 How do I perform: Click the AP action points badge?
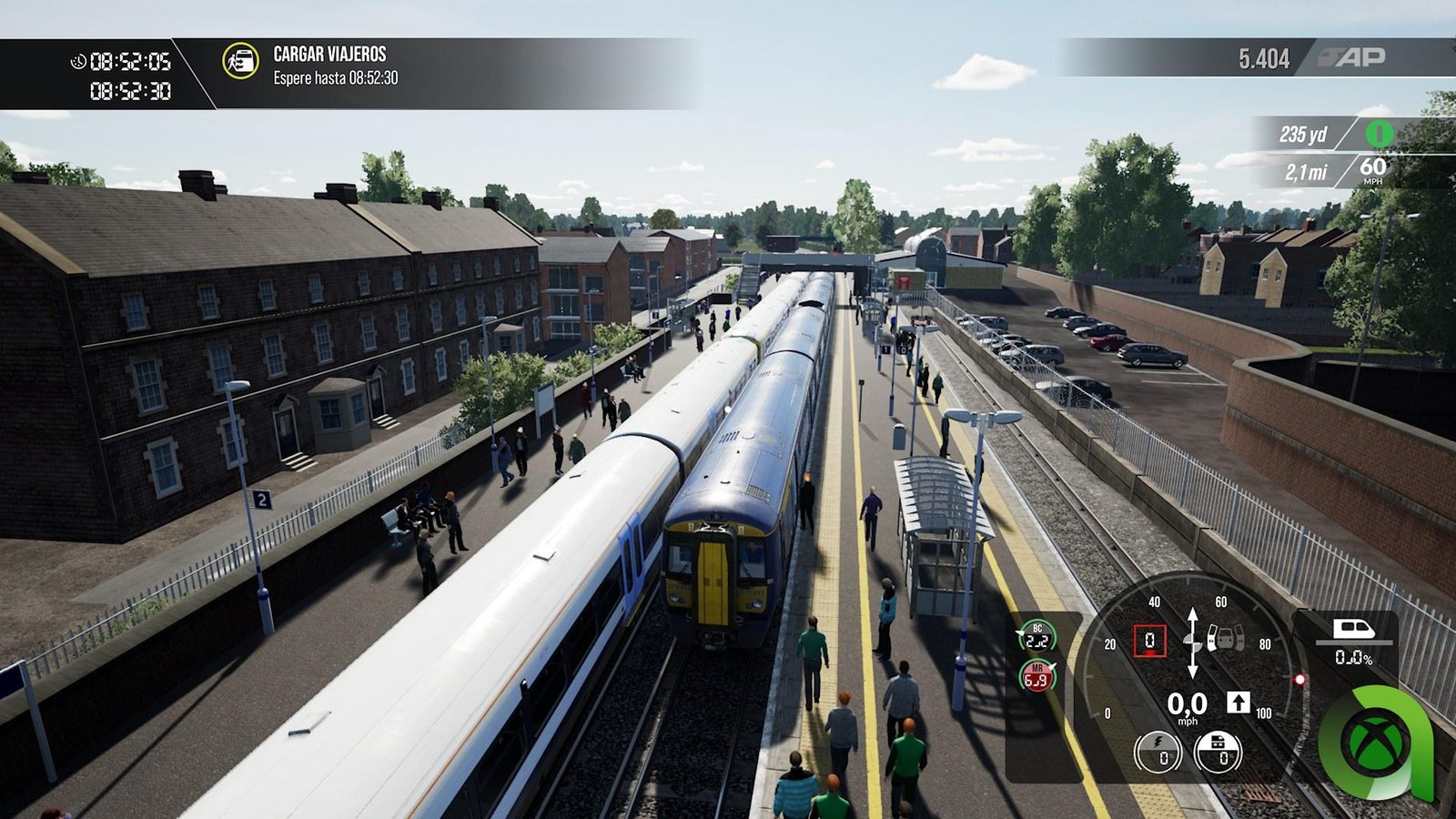[x=1361, y=57]
